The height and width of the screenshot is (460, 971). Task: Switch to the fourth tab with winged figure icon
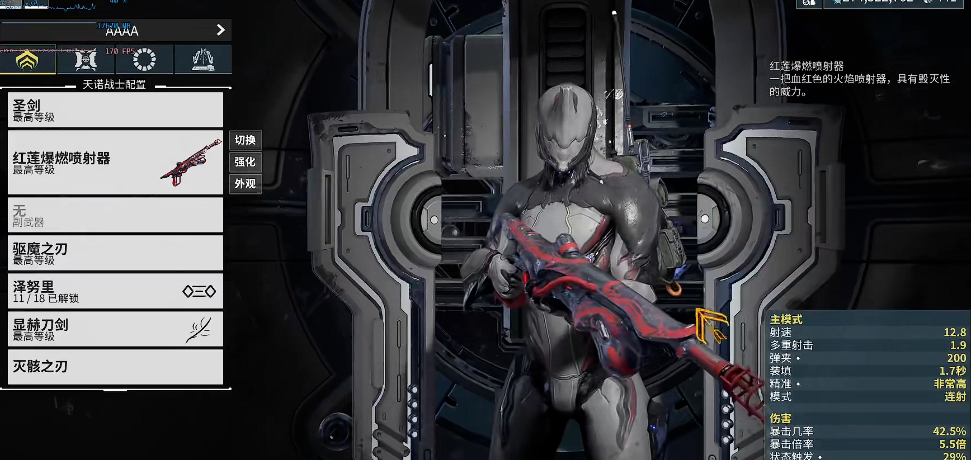pyautogui.click(x=203, y=60)
